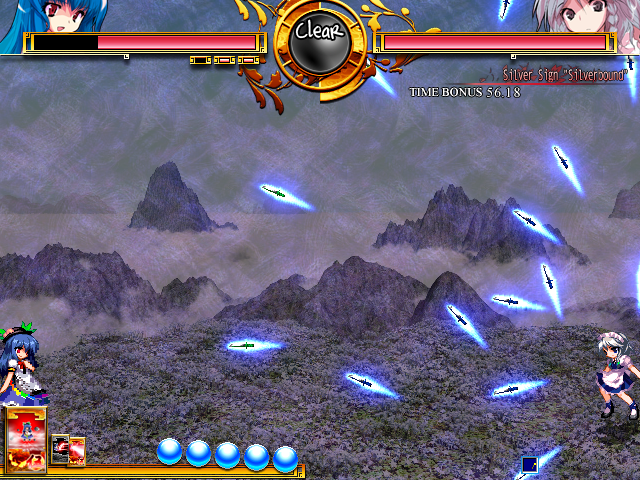
Task: Select the large active spell card
Action: (x=26, y=440)
